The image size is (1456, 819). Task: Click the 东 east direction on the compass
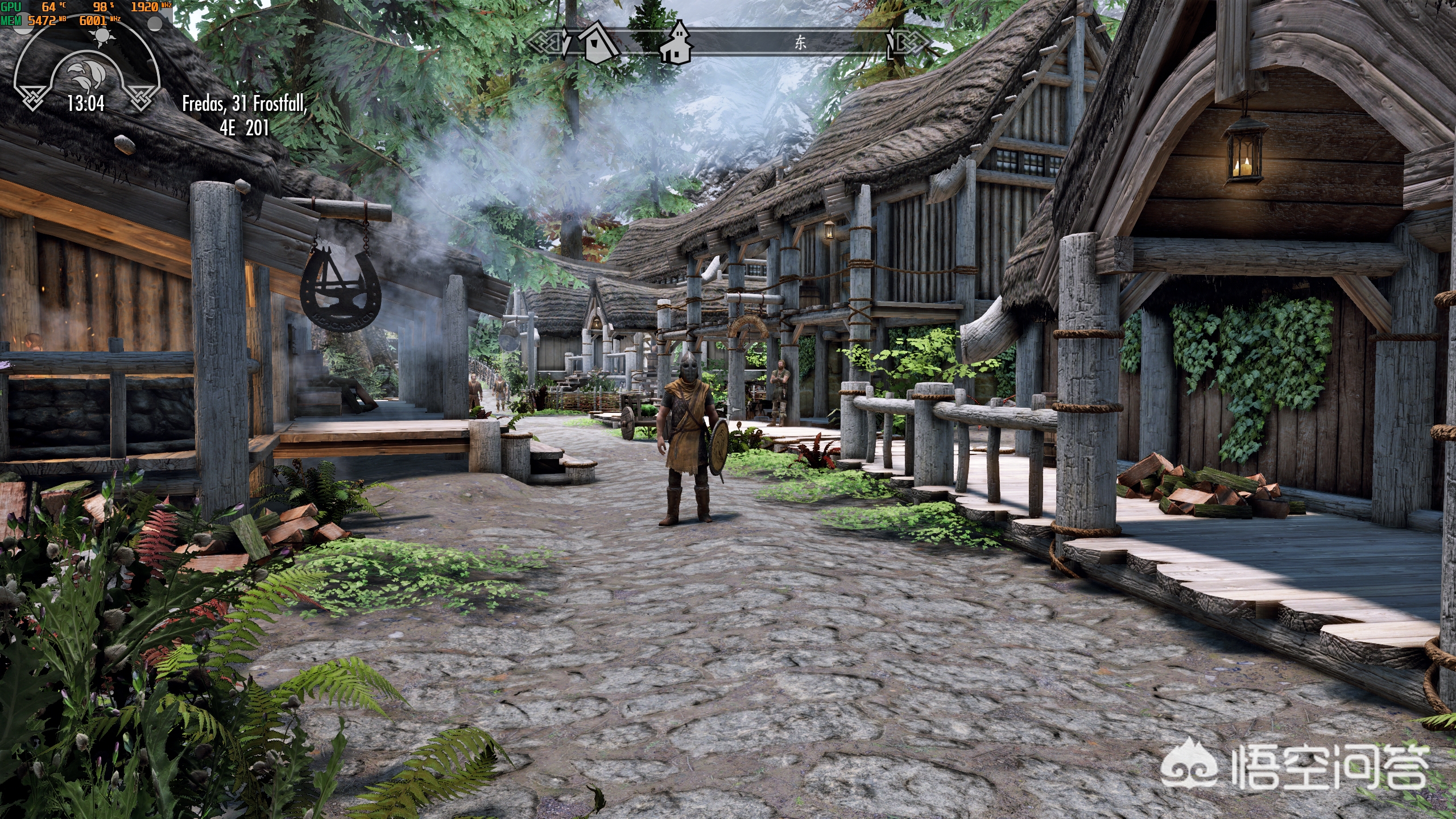point(800,43)
